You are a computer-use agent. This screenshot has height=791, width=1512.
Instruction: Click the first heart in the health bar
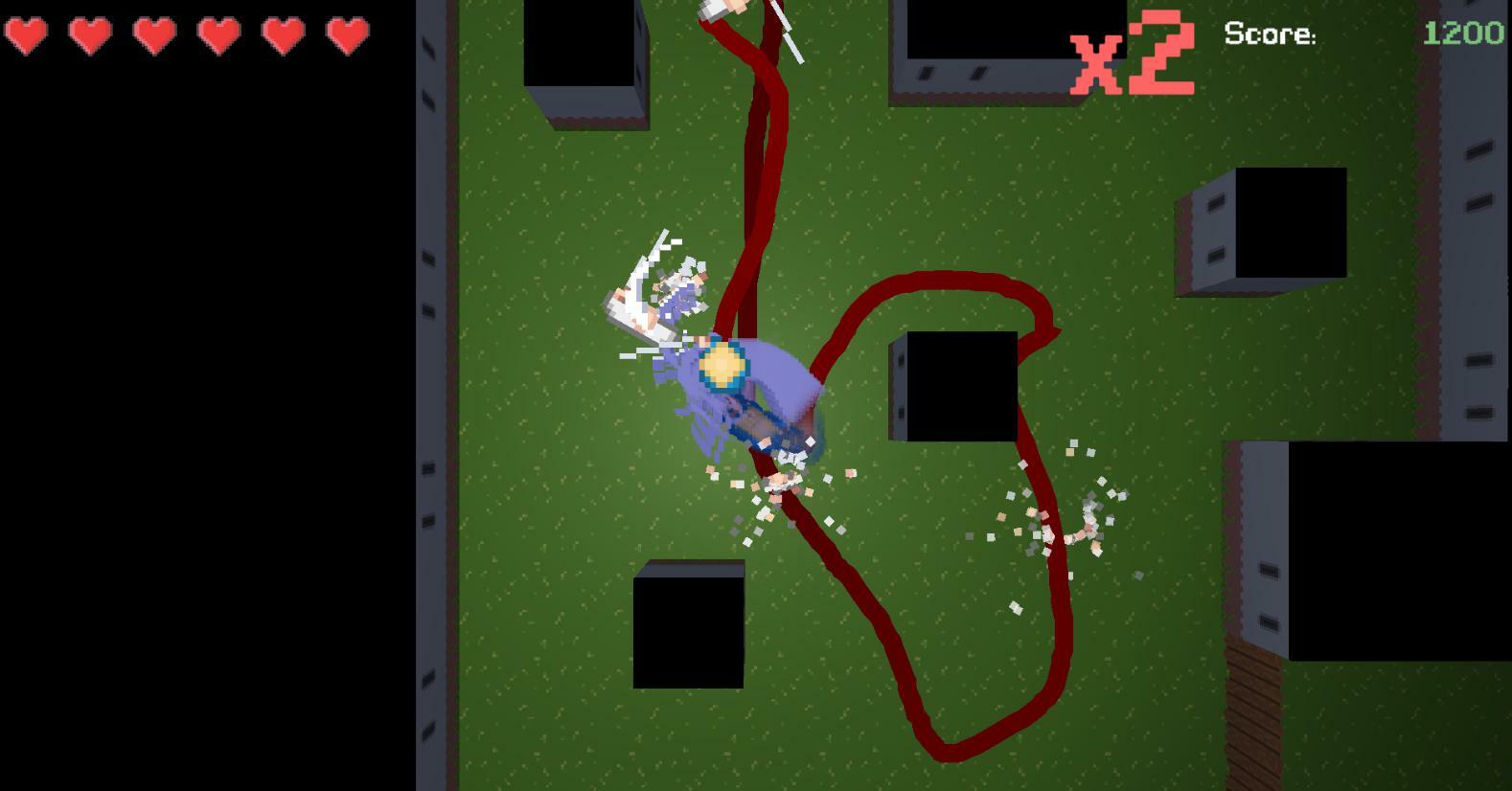tap(28, 36)
